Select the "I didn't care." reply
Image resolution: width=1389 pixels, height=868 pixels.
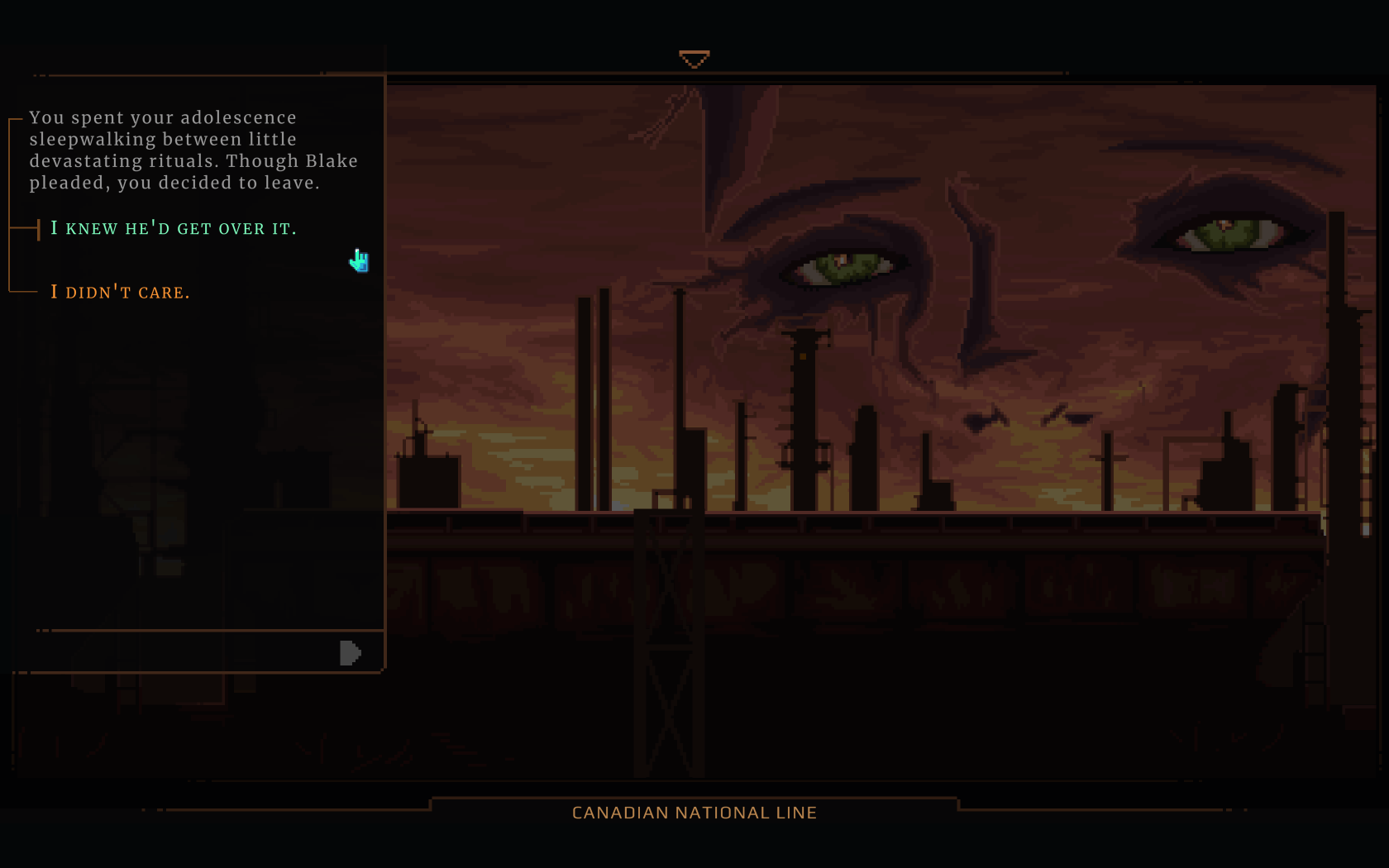(x=120, y=292)
